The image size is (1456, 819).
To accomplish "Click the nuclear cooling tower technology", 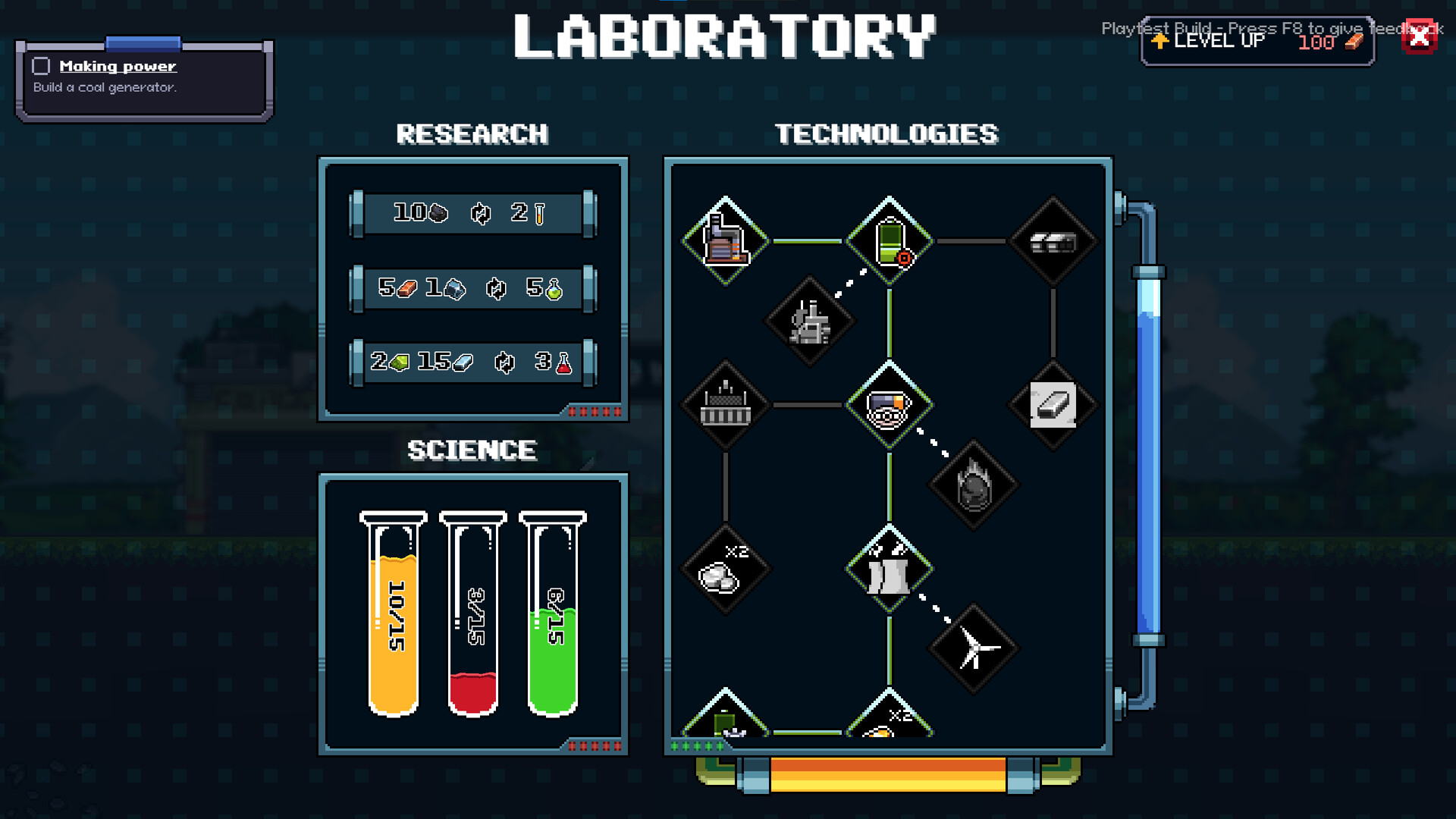I will pyautogui.click(x=889, y=569).
